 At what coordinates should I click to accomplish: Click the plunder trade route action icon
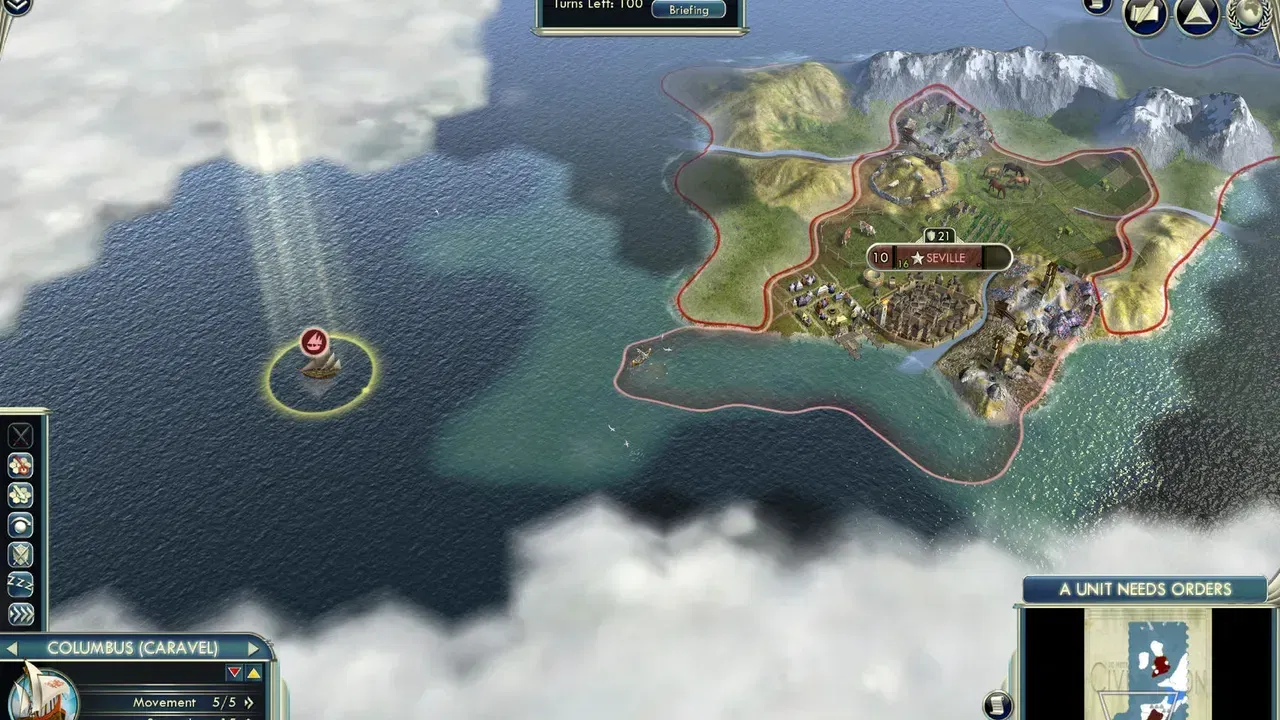click(18, 464)
